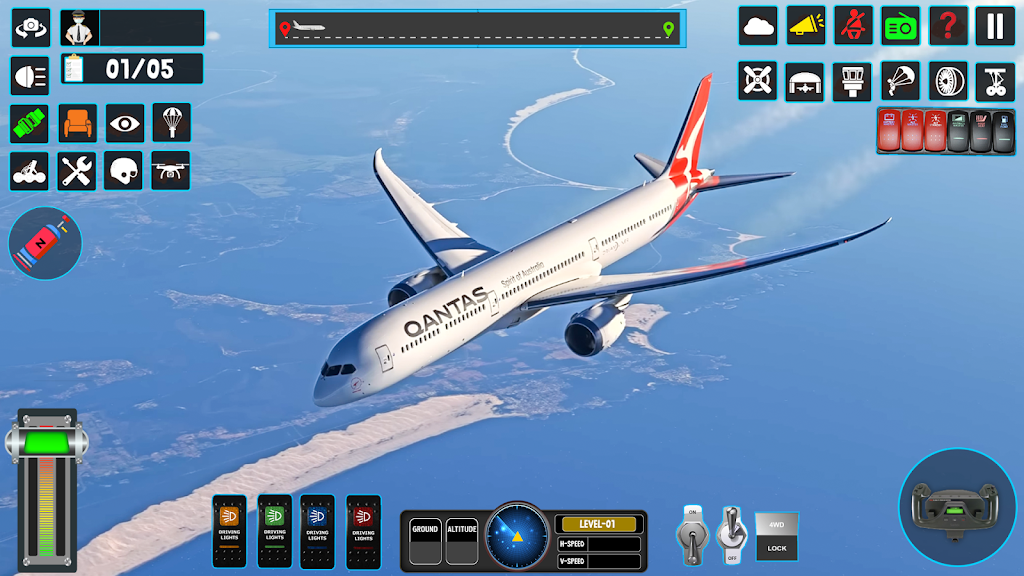Screen dimensions: 1024x576
Task: Use the red nitro boost canister
Action: 45,243
